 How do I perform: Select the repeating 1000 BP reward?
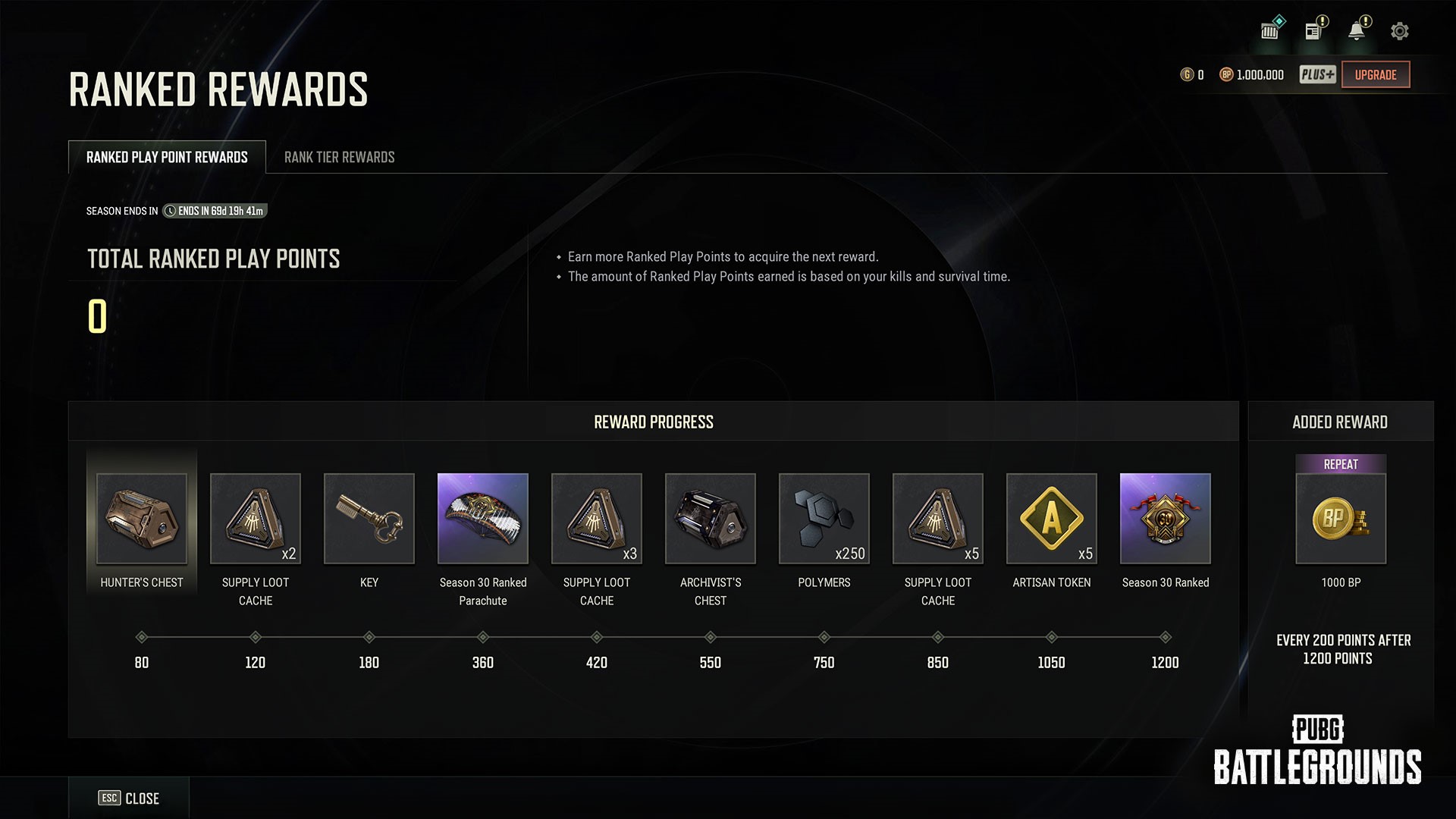[1341, 519]
